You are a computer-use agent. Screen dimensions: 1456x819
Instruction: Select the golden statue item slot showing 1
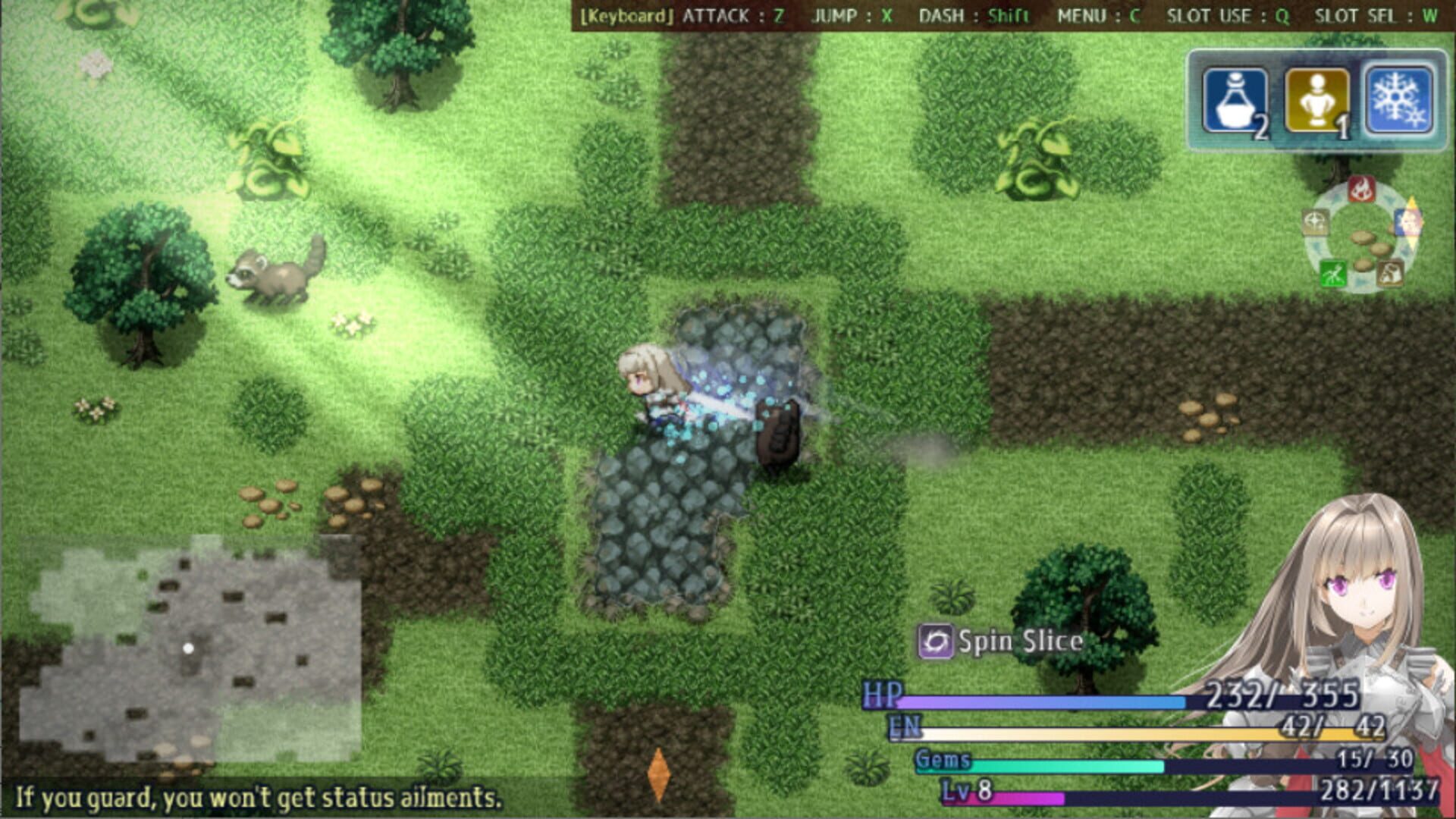point(1319,99)
